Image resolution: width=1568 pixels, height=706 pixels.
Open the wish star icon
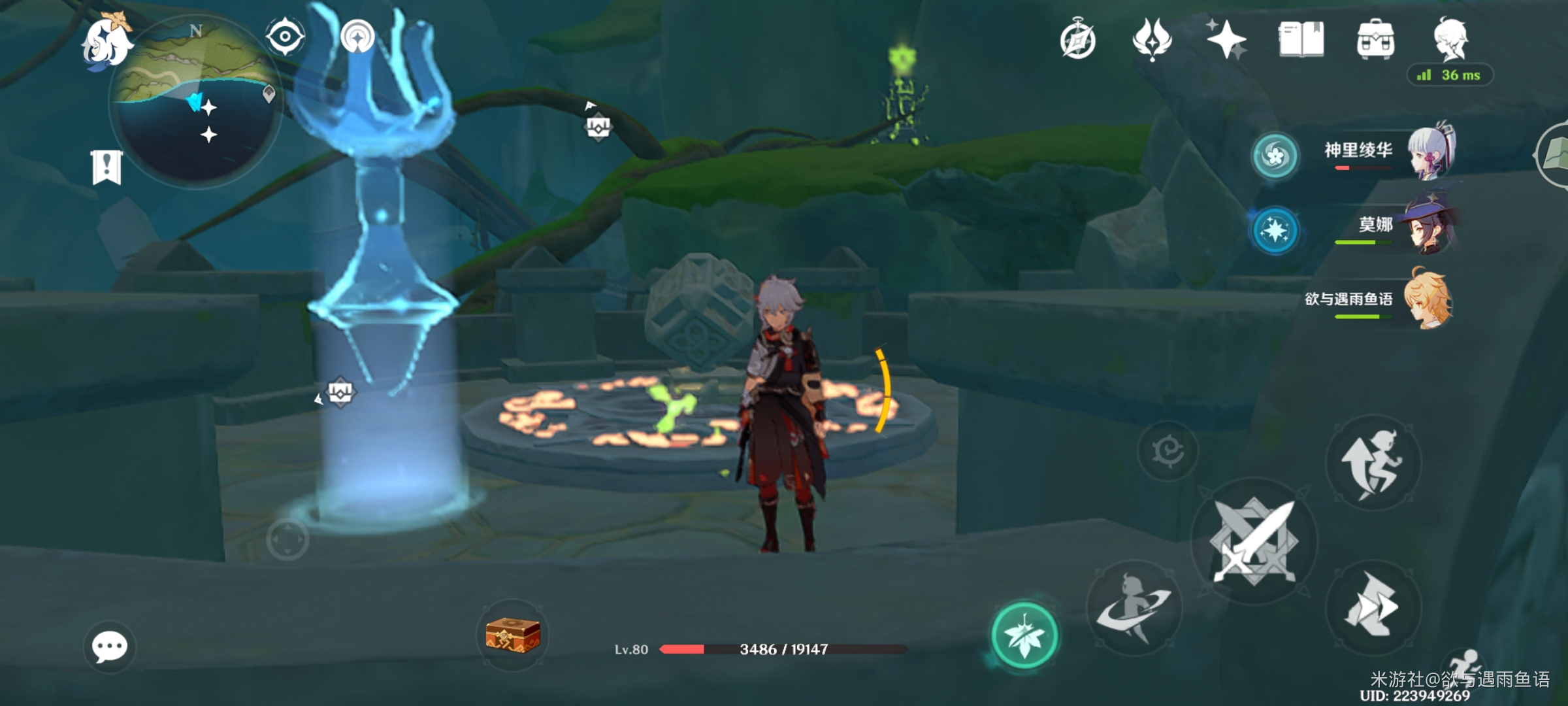pos(1226,39)
